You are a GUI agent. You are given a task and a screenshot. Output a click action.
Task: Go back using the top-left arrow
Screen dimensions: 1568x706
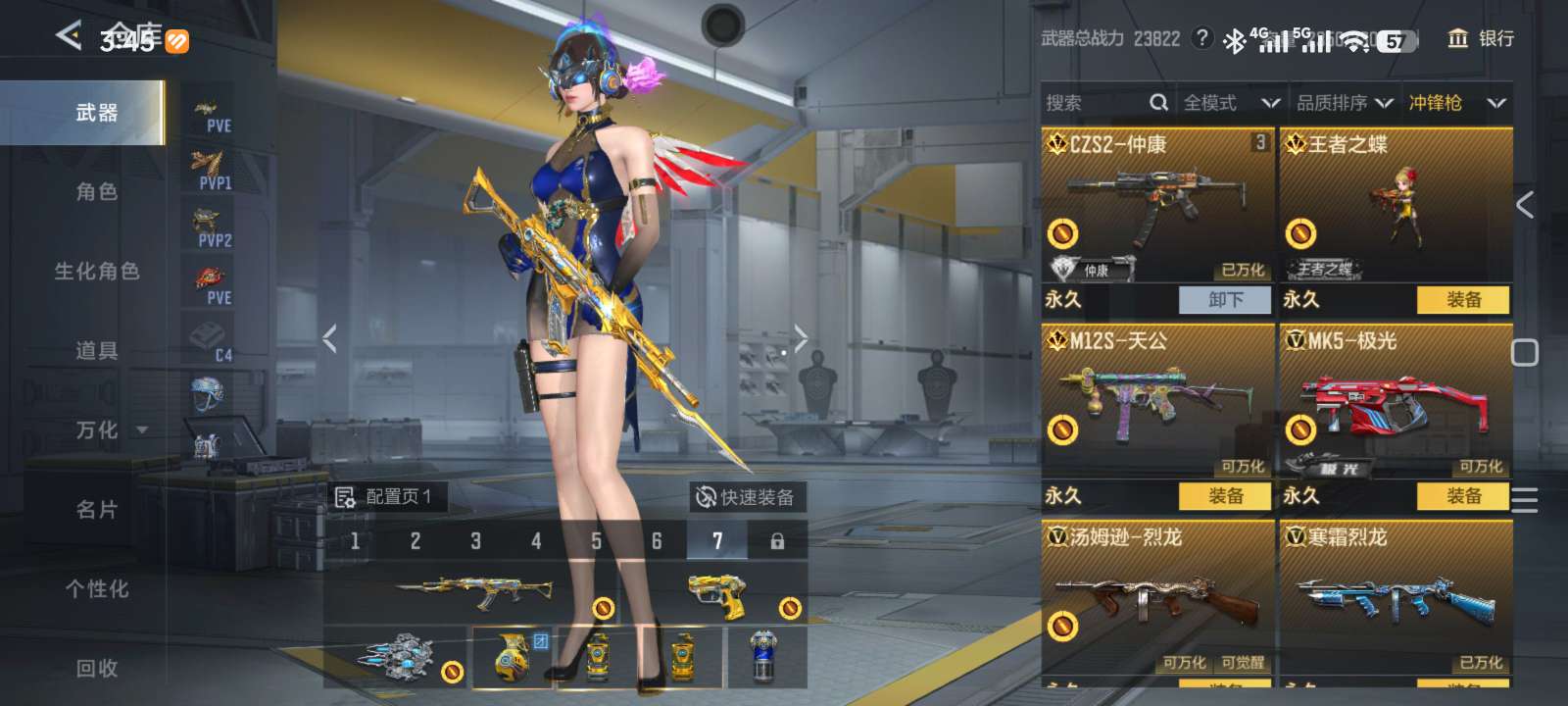point(68,36)
